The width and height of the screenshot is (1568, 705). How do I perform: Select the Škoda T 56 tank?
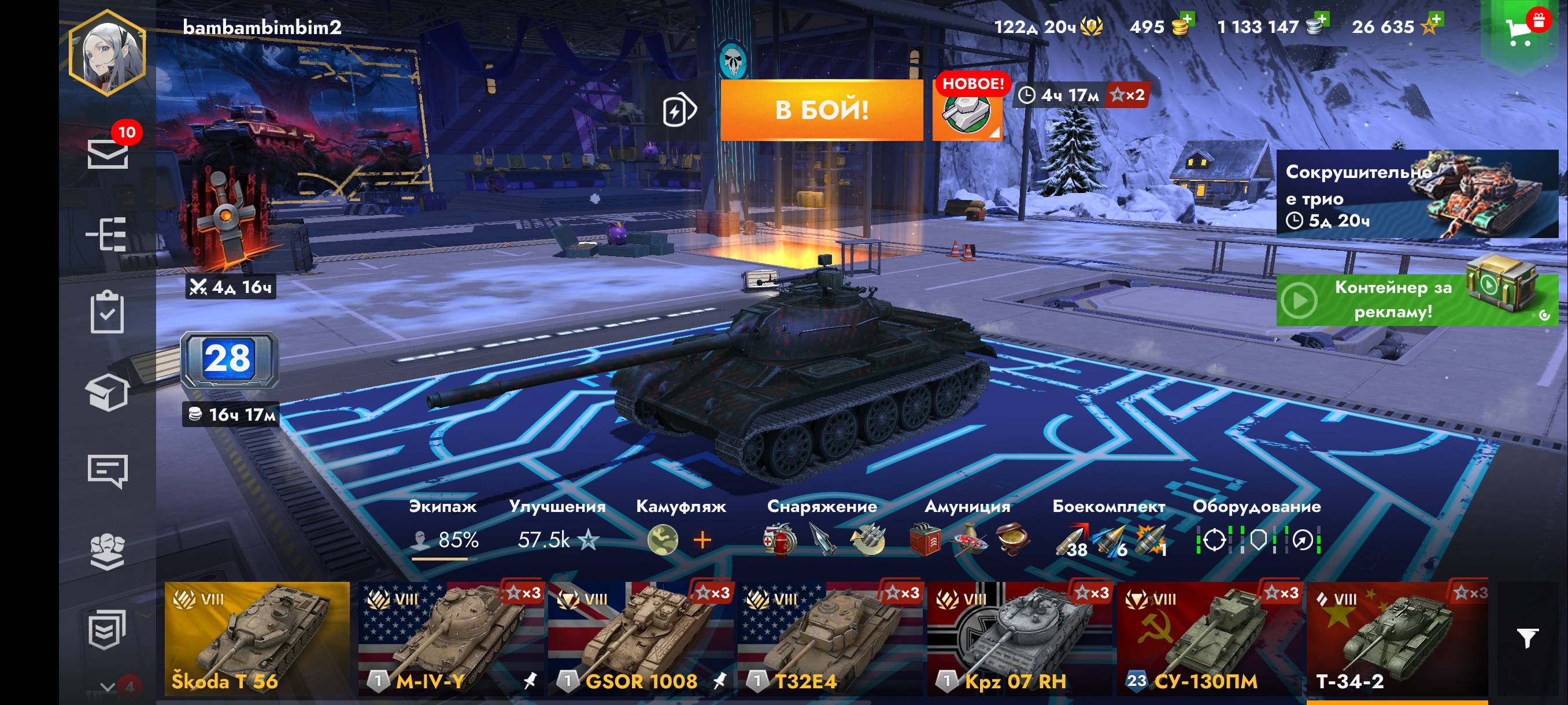257,639
